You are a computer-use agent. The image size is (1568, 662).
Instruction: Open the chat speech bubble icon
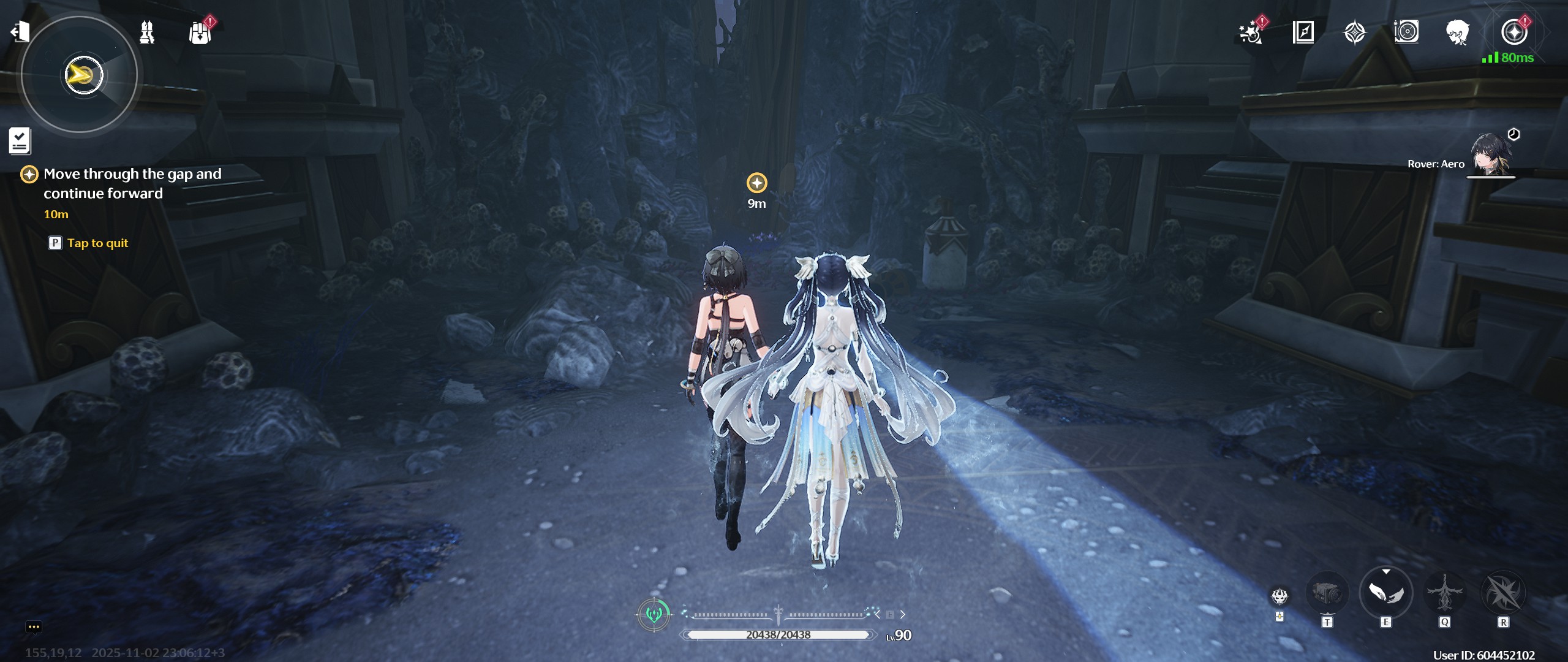click(34, 626)
